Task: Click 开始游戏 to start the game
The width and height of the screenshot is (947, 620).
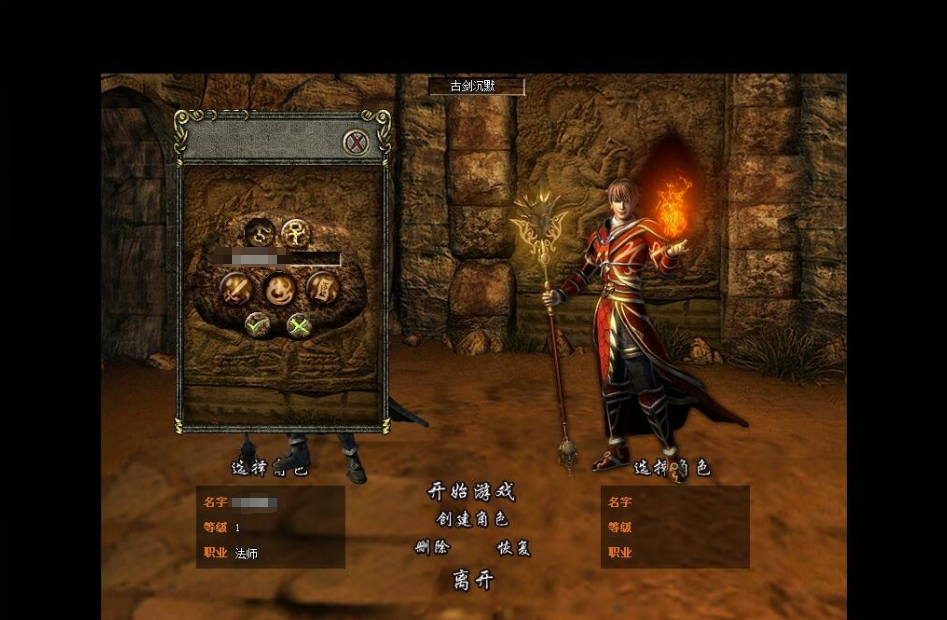Action: (x=472, y=492)
